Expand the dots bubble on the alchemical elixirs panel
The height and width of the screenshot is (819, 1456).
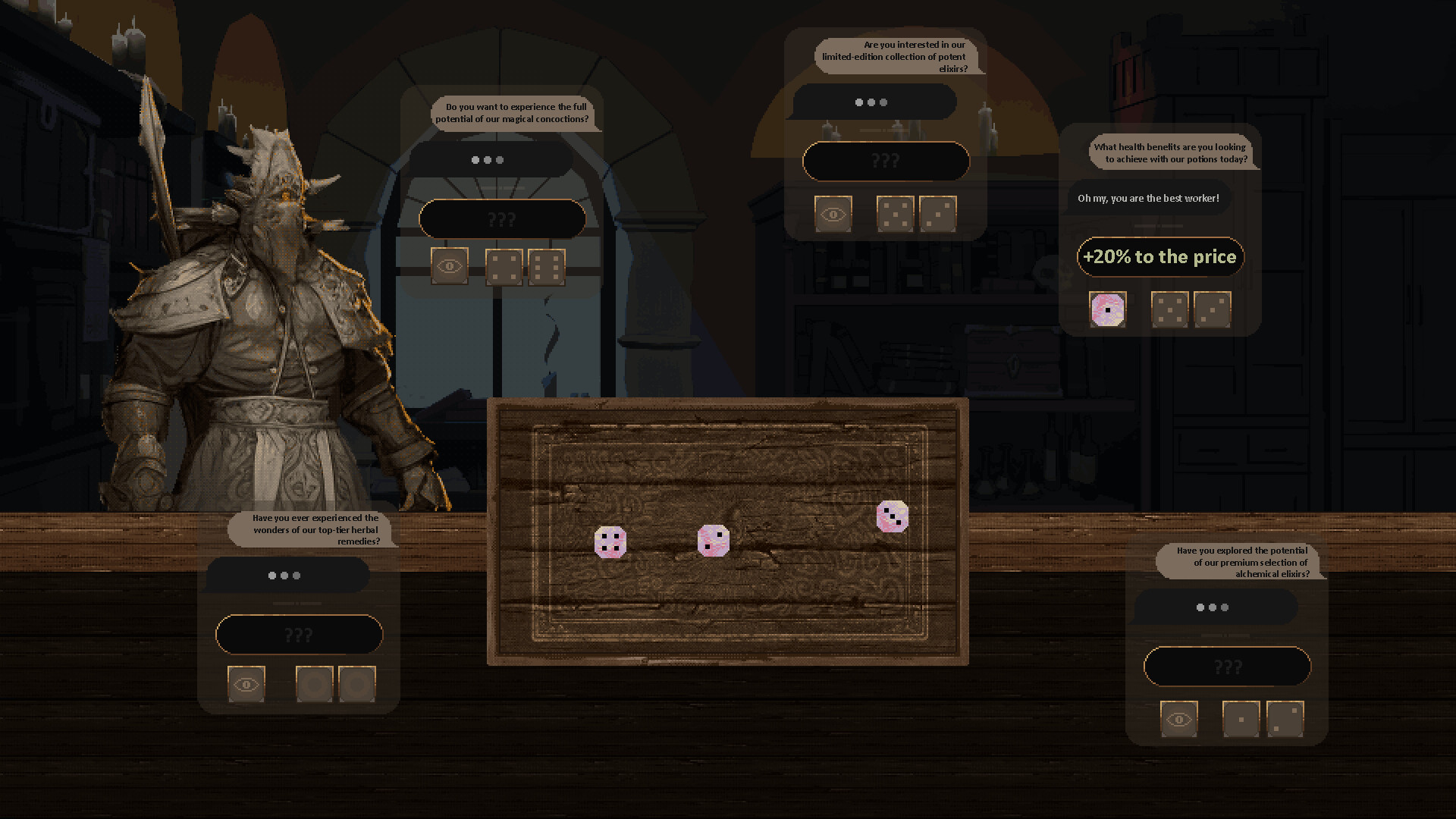[x=1214, y=607]
